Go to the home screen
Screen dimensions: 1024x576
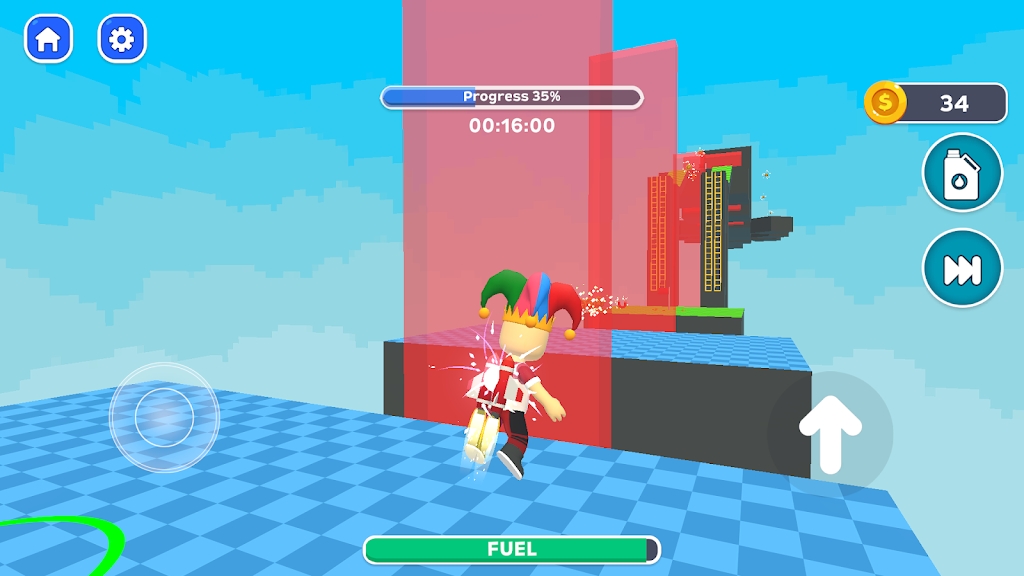coord(48,39)
